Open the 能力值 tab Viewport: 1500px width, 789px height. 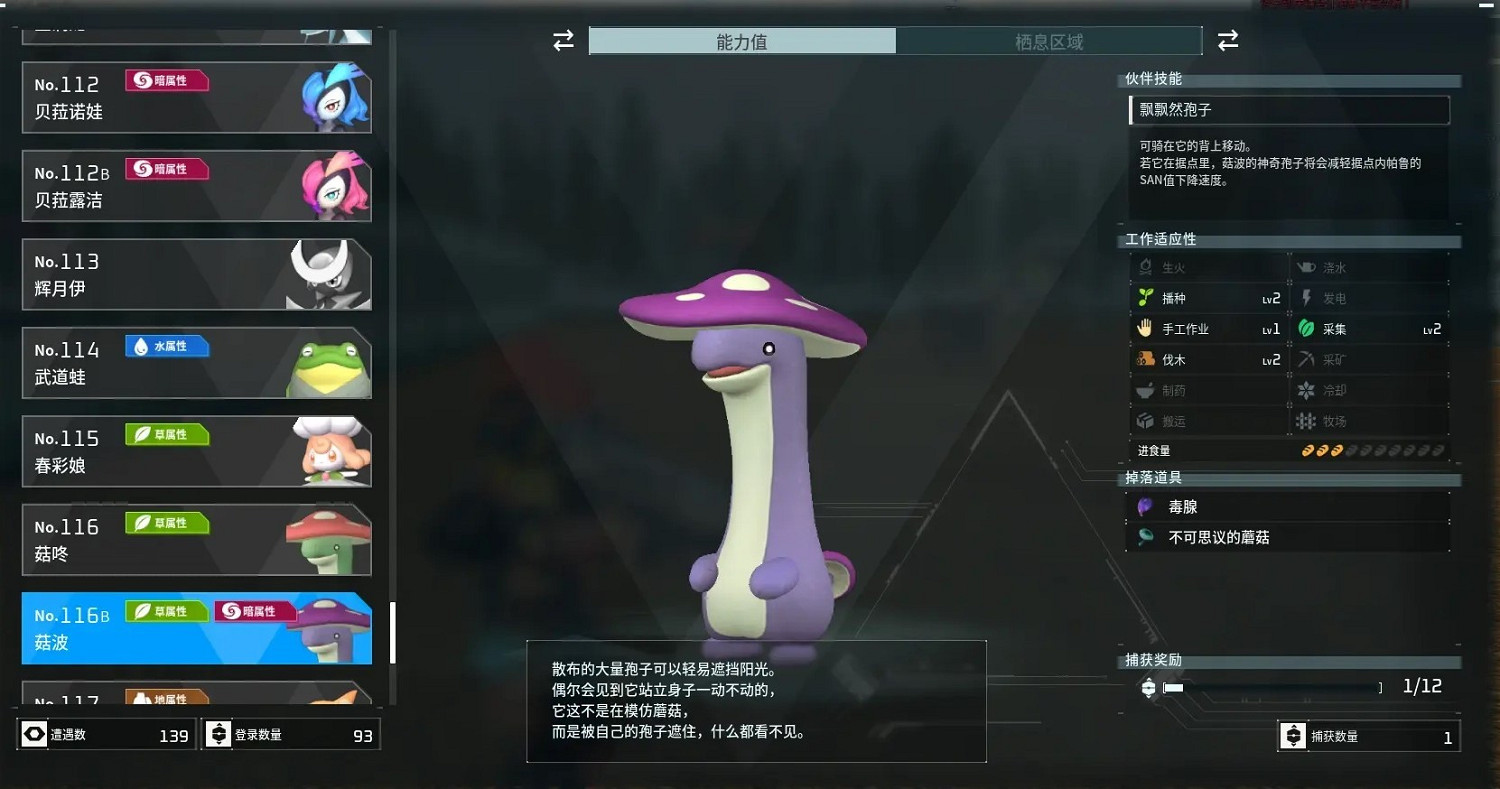pos(742,41)
